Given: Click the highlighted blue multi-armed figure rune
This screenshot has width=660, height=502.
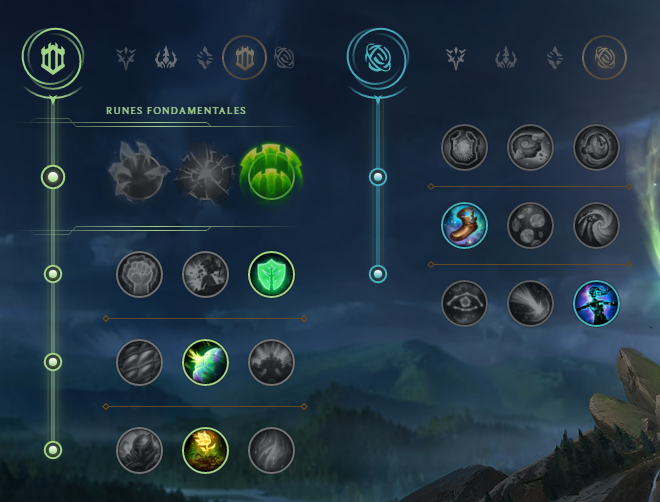Looking at the screenshot, I should coord(596,303).
